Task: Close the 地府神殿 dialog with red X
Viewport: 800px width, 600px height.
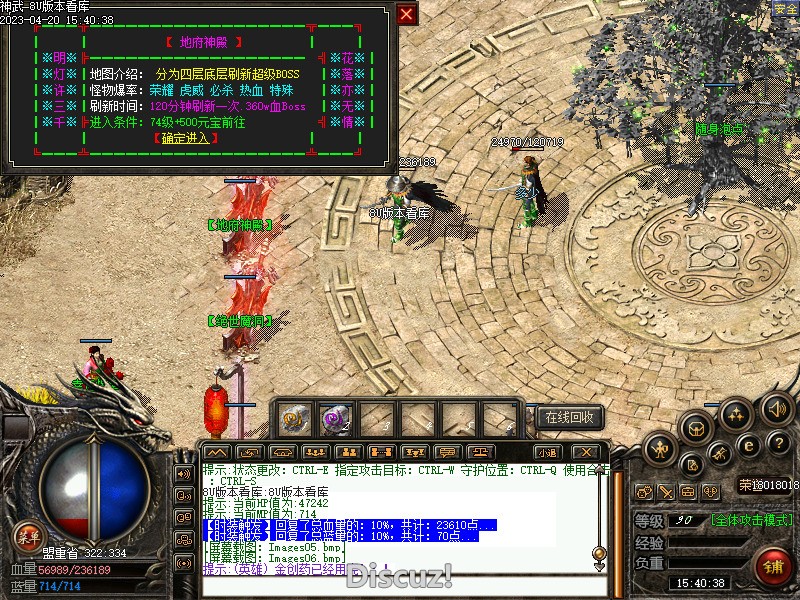Action: 406,14
